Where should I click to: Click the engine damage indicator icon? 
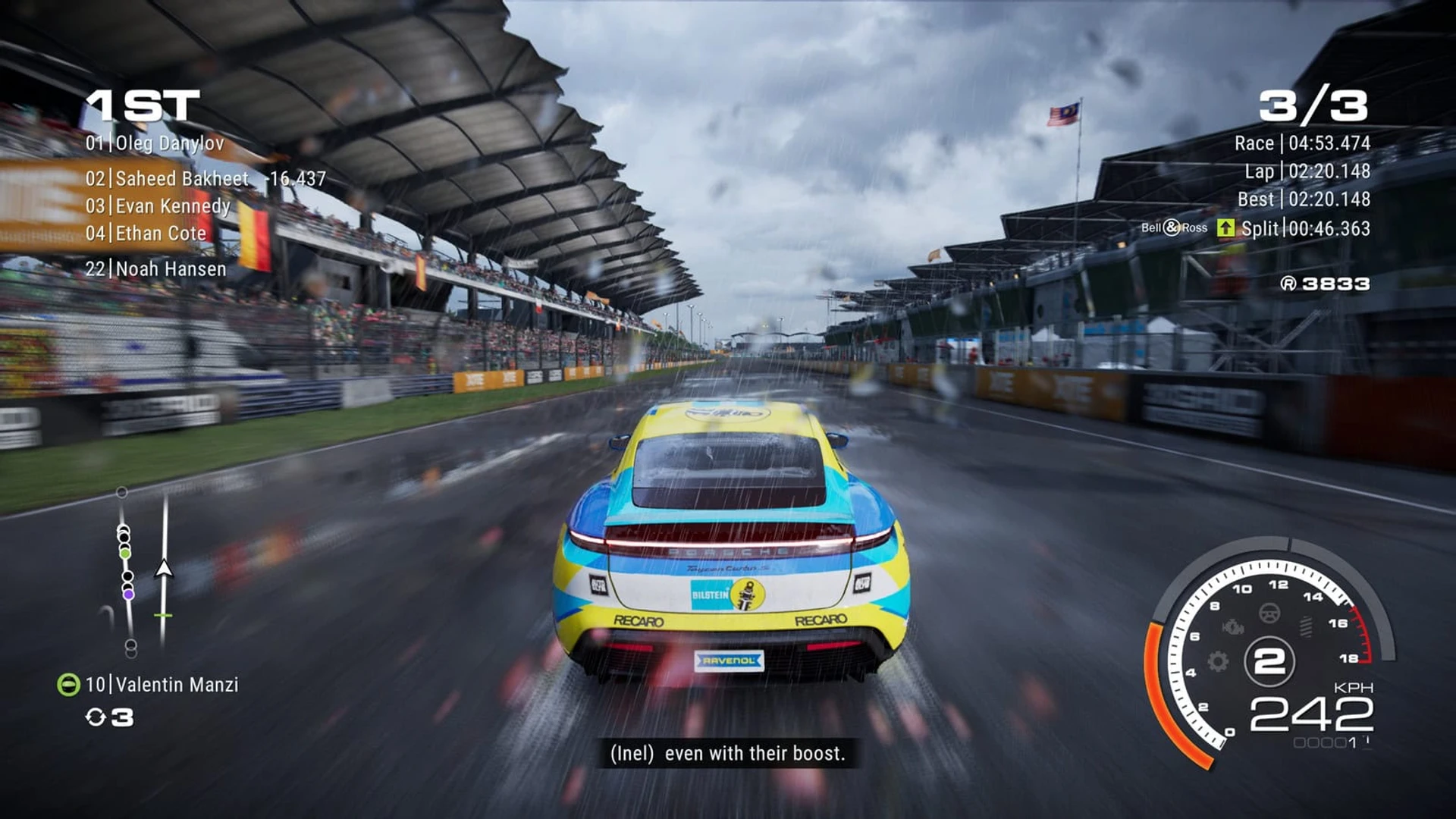[1233, 626]
